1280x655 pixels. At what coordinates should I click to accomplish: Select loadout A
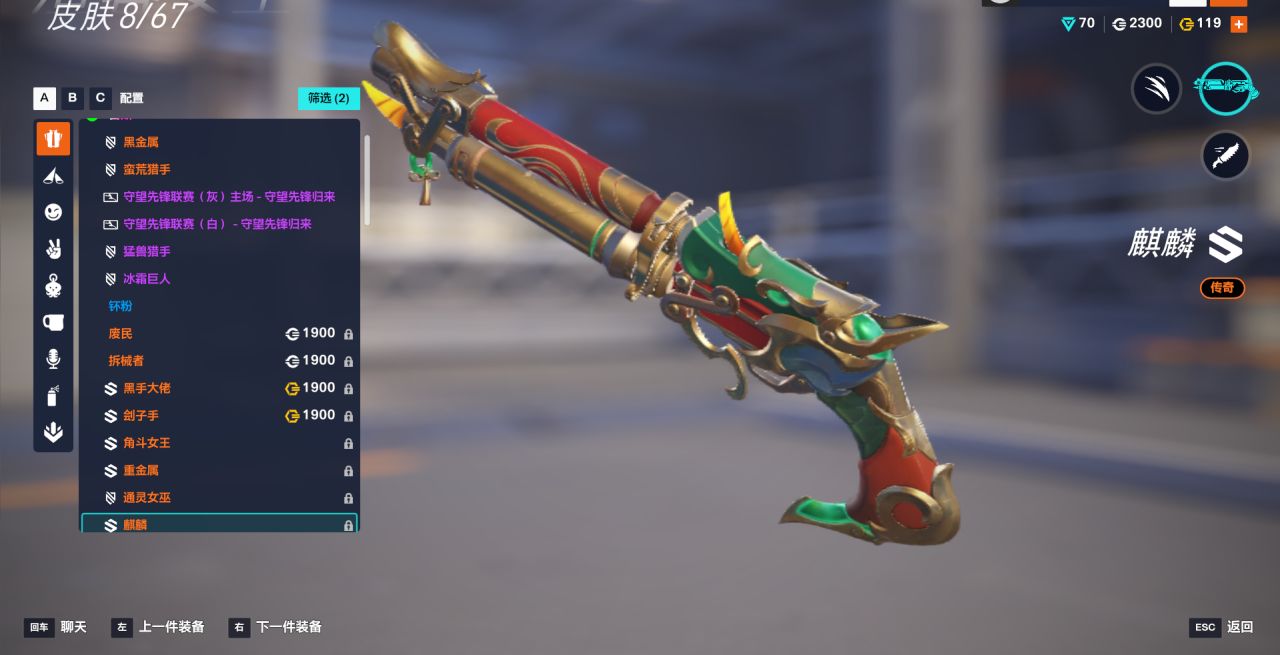pyautogui.click(x=44, y=98)
